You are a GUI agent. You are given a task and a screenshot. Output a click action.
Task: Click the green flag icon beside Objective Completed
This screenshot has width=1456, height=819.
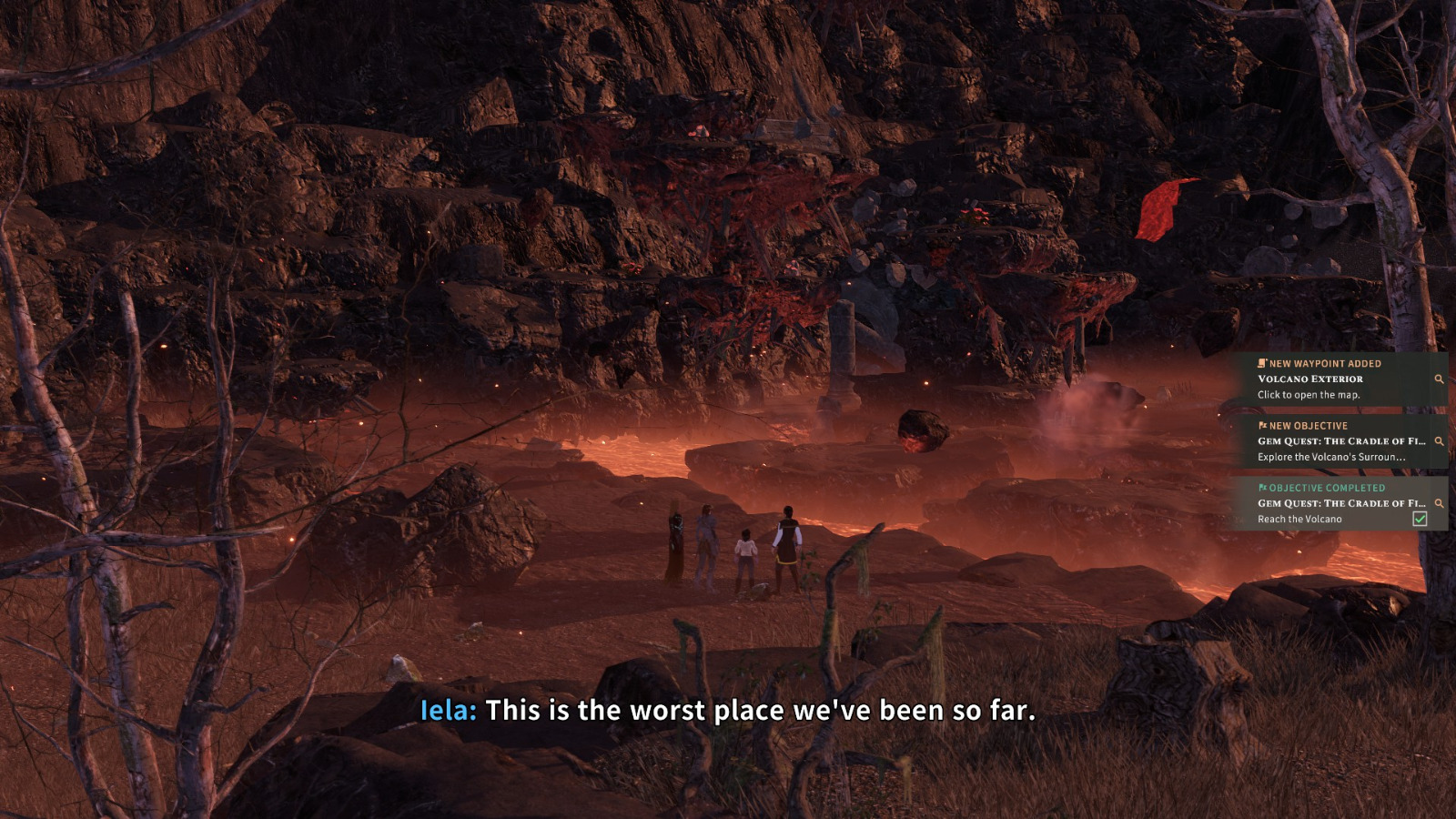pyautogui.click(x=1264, y=488)
